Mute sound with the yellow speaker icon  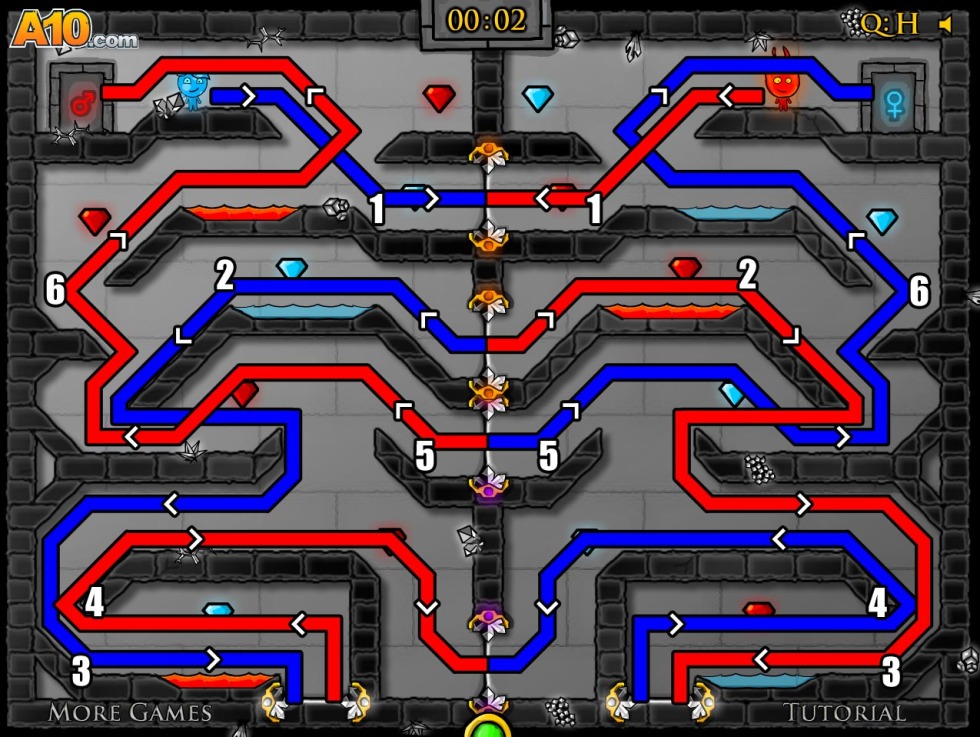pos(945,23)
